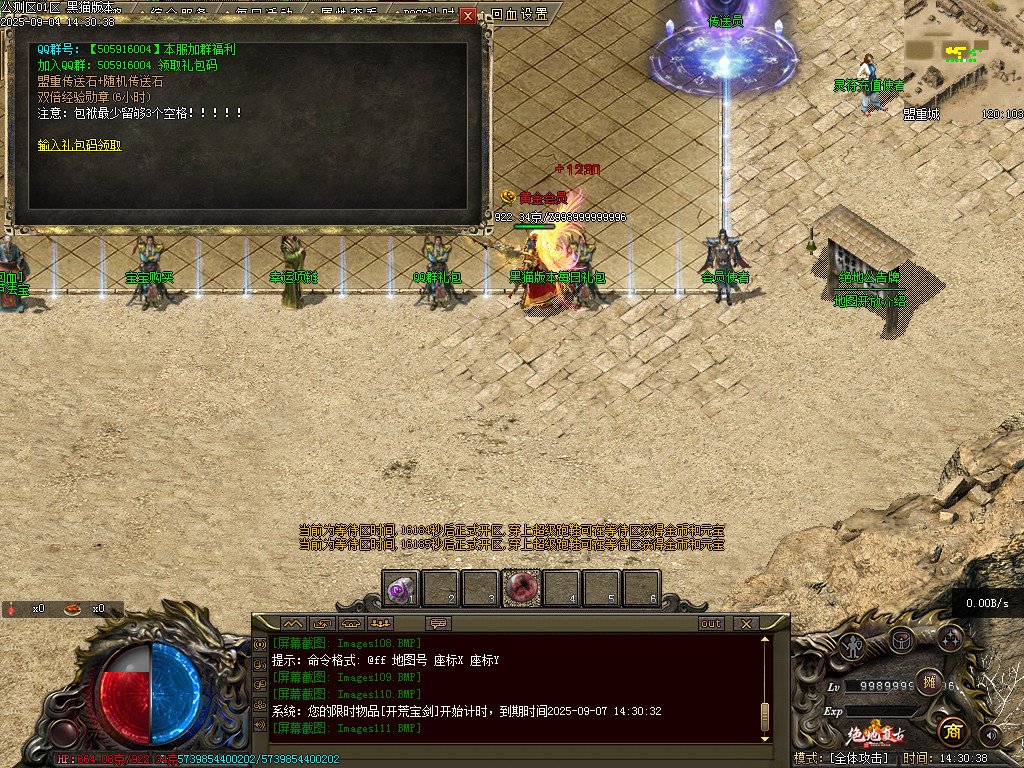1024x768 pixels.
Task: Click the 'out' button on chat panel
Action: [711, 623]
